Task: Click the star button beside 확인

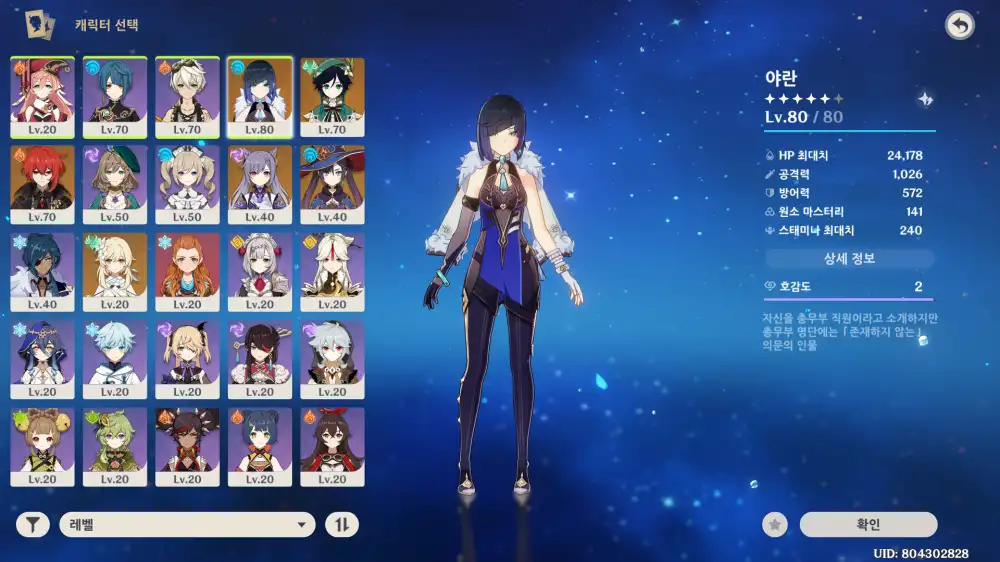Action: click(x=774, y=524)
